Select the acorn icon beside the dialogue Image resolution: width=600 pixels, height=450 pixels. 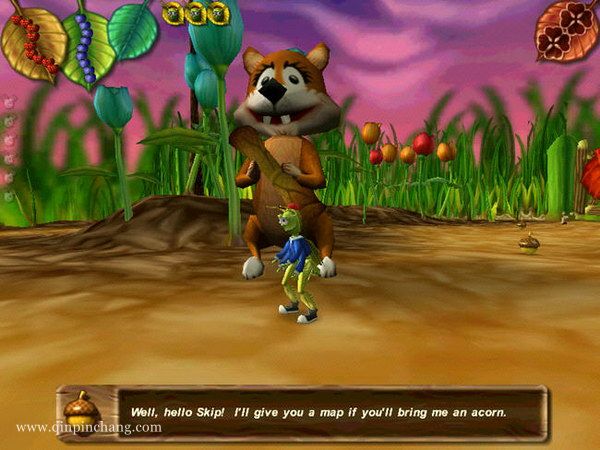click(x=79, y=410)
